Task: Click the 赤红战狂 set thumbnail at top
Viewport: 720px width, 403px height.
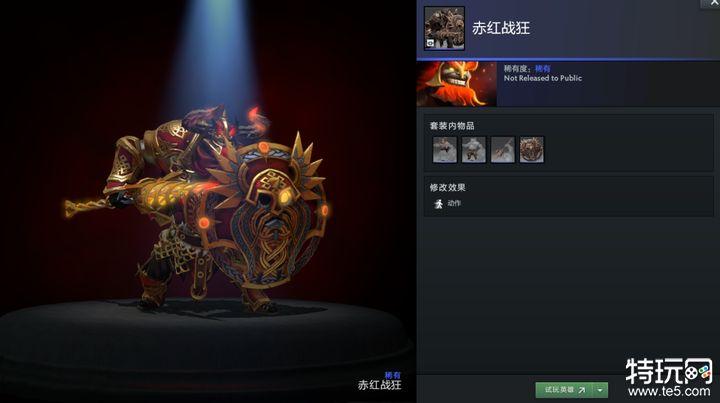Action: pyautogui.click(x=443, y=28)
